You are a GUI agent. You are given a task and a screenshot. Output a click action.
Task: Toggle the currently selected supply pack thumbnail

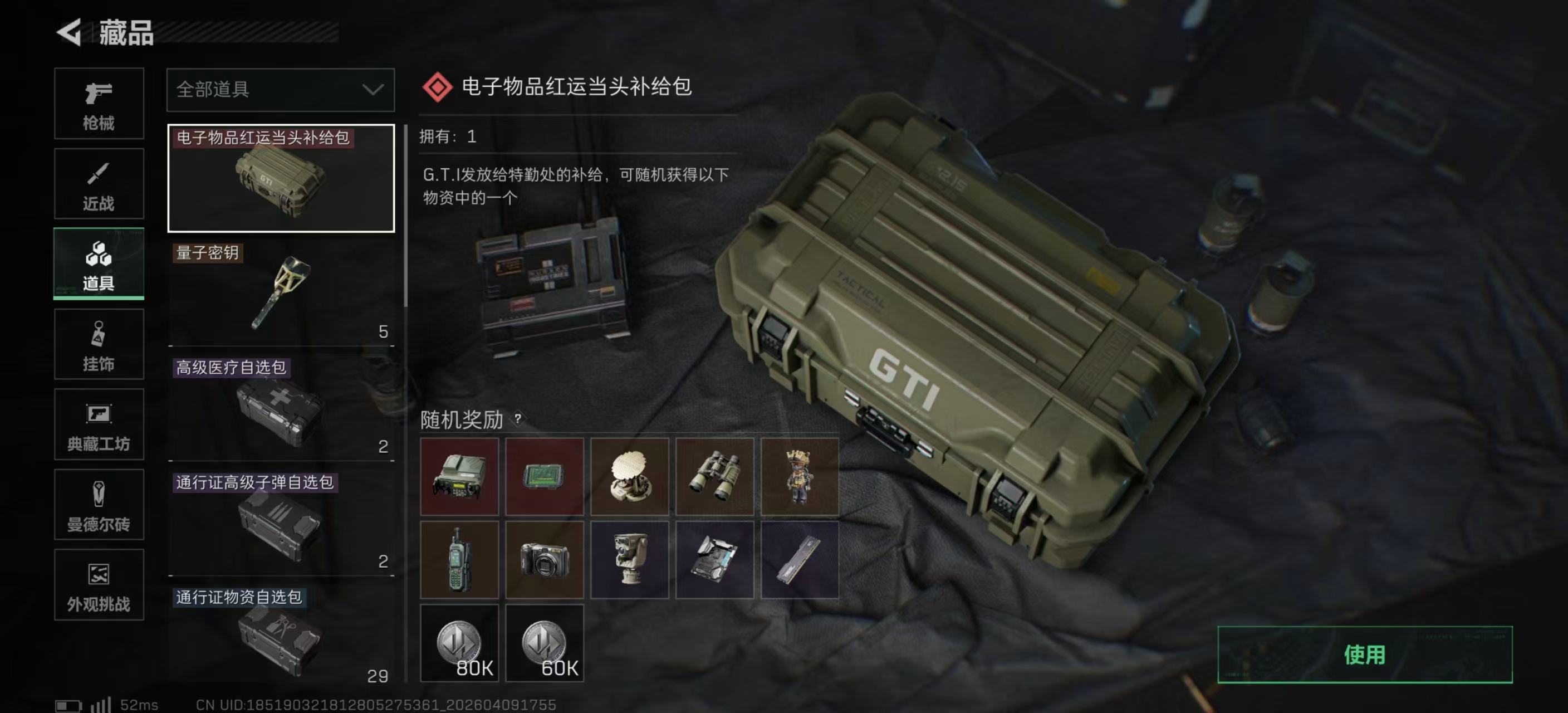coord(280,178)
